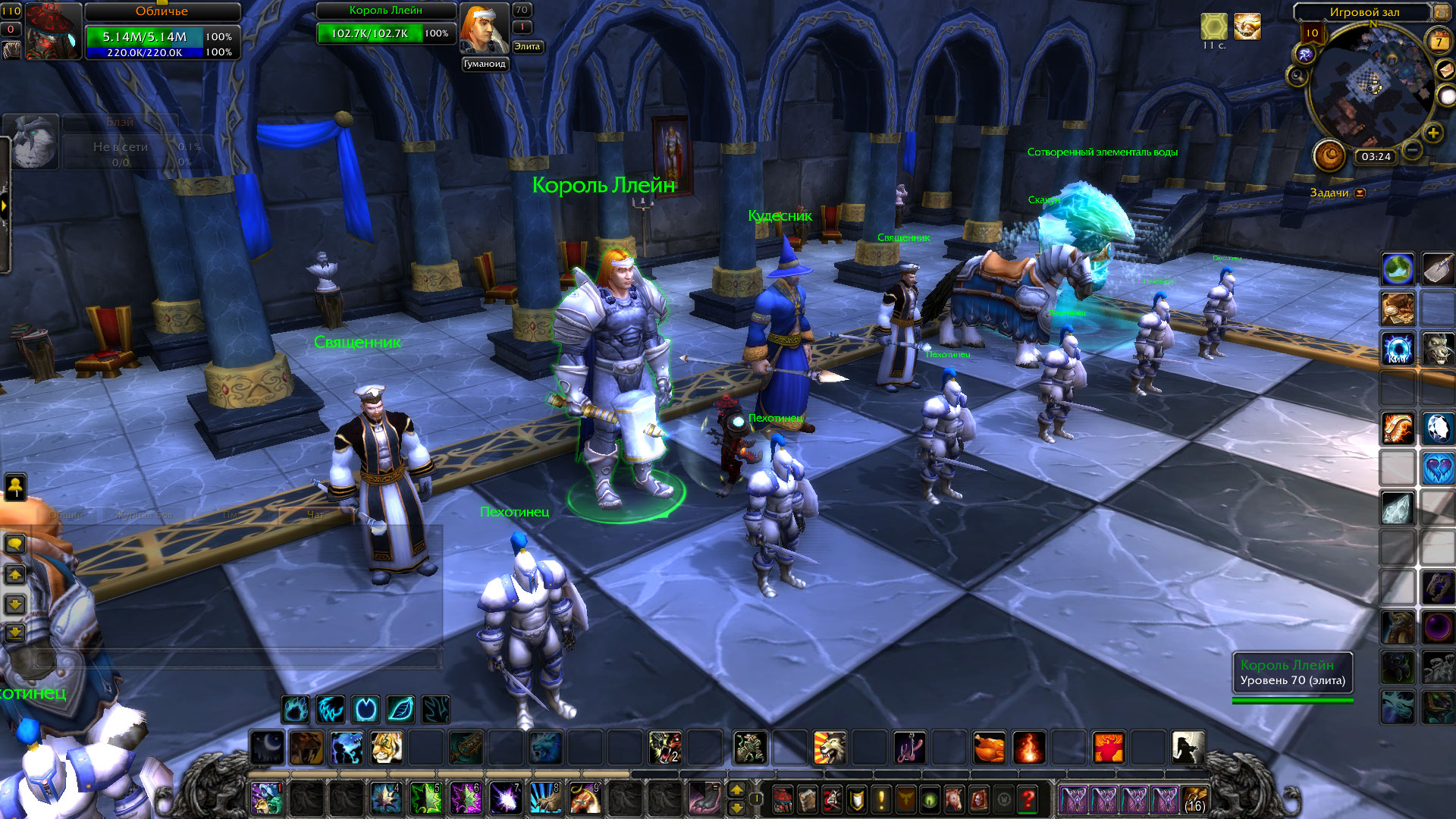Activate the paw-print shapeshift form

(296, 710)
